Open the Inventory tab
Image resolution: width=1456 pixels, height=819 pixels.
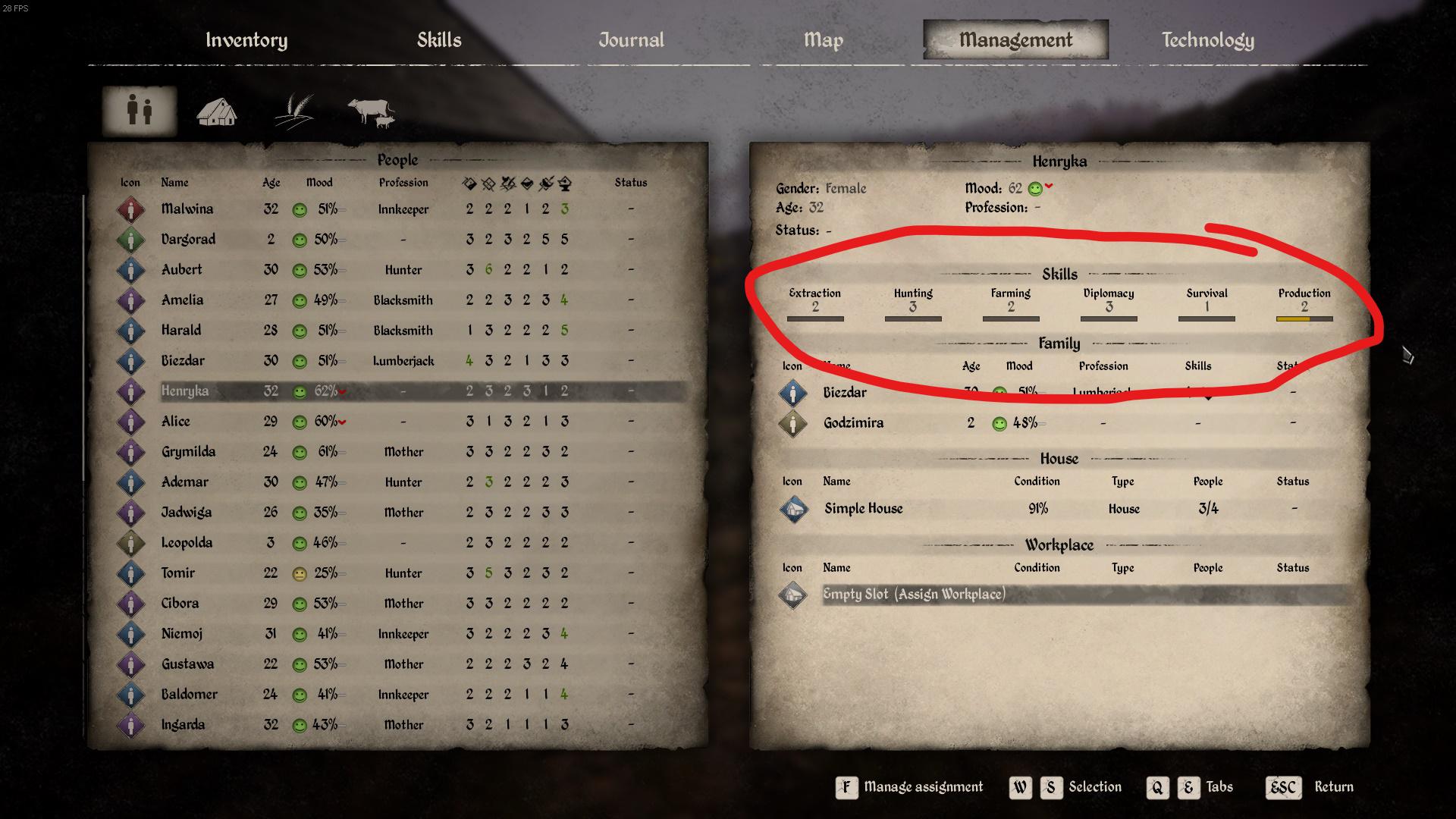point(247,39)
